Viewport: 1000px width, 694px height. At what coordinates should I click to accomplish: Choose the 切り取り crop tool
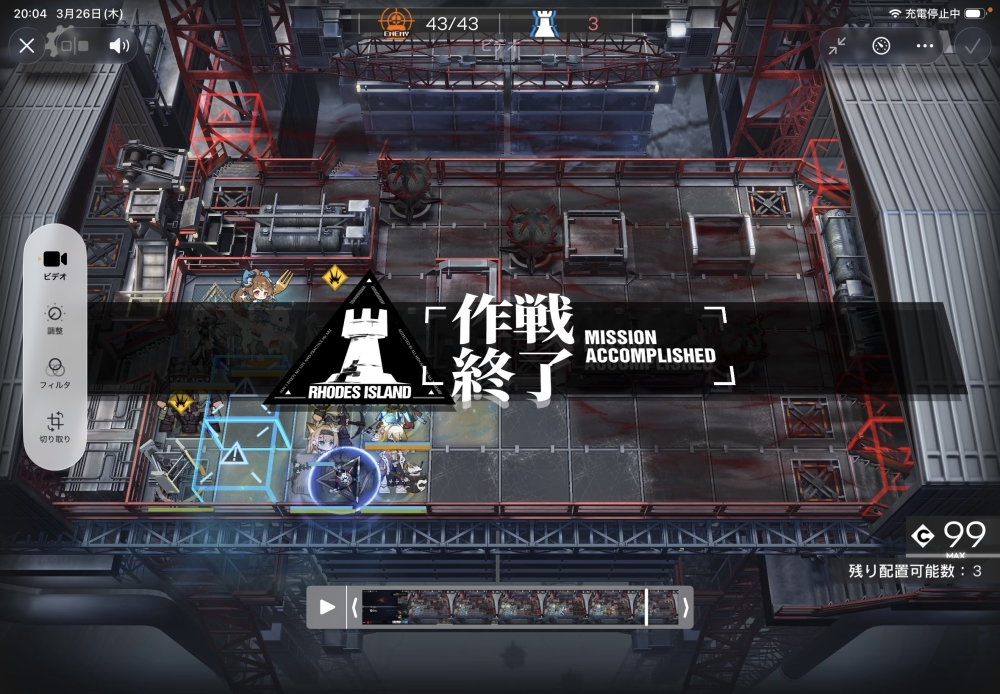pos(55,427)
